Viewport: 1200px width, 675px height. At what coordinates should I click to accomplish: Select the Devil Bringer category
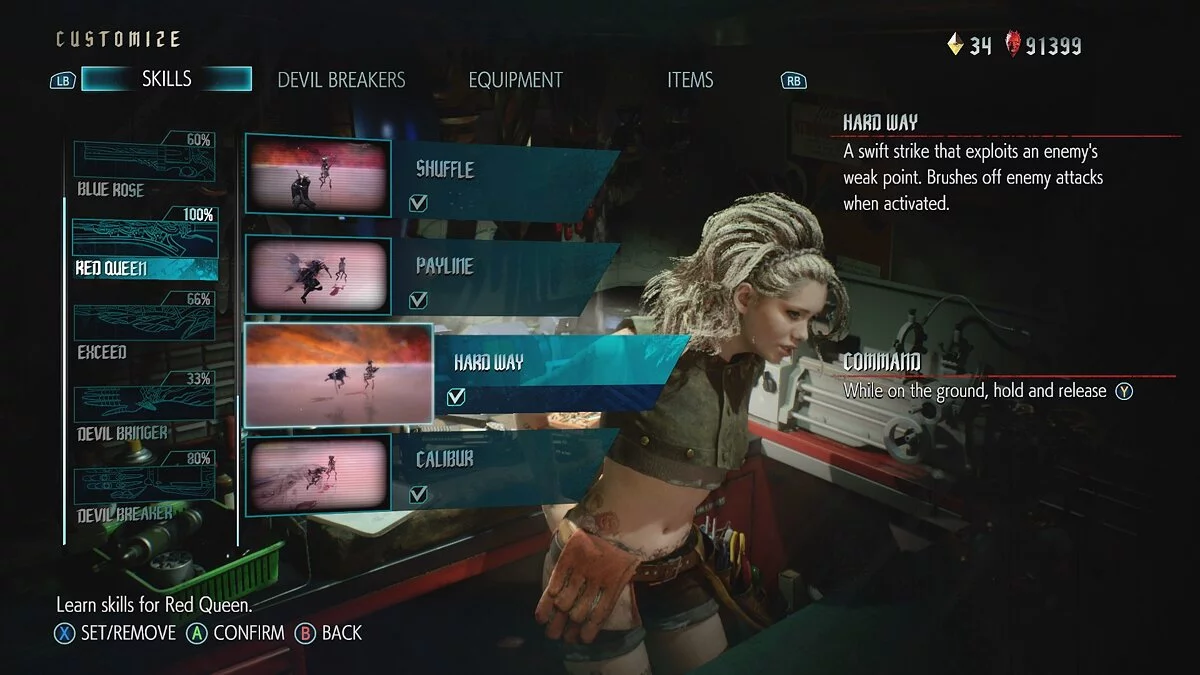coord(144,412)
